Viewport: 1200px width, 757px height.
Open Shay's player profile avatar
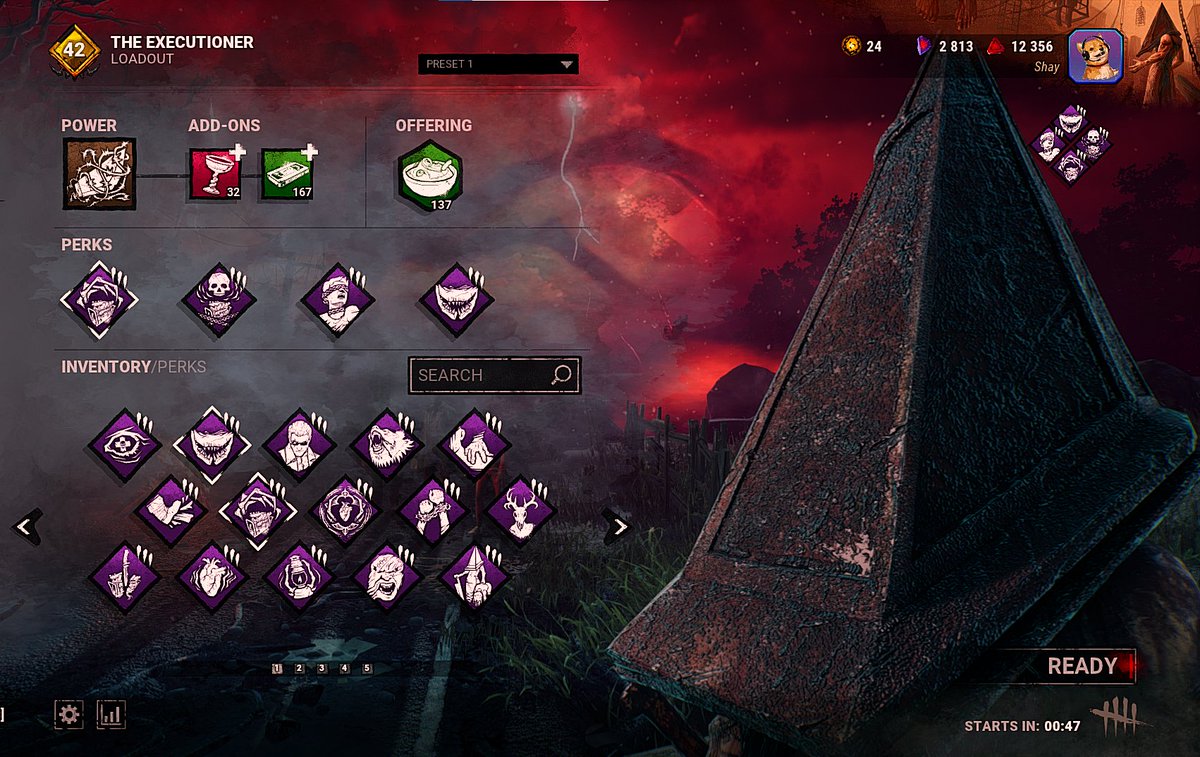1095,56
